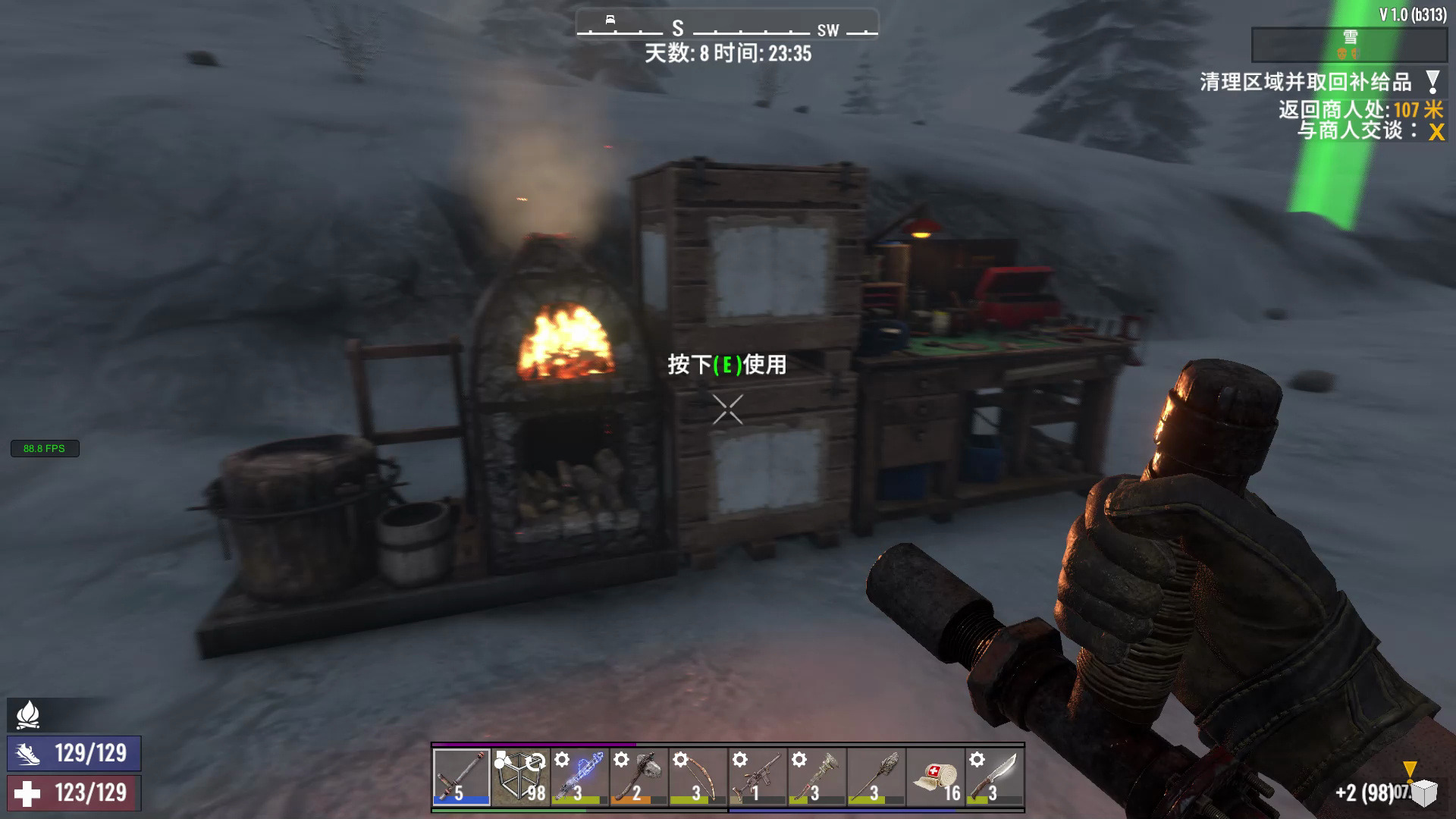Equip the glowing blue stun baton
Image resolution: width=1456 pixels, height=819 pixels.
[x=579, y=777]
